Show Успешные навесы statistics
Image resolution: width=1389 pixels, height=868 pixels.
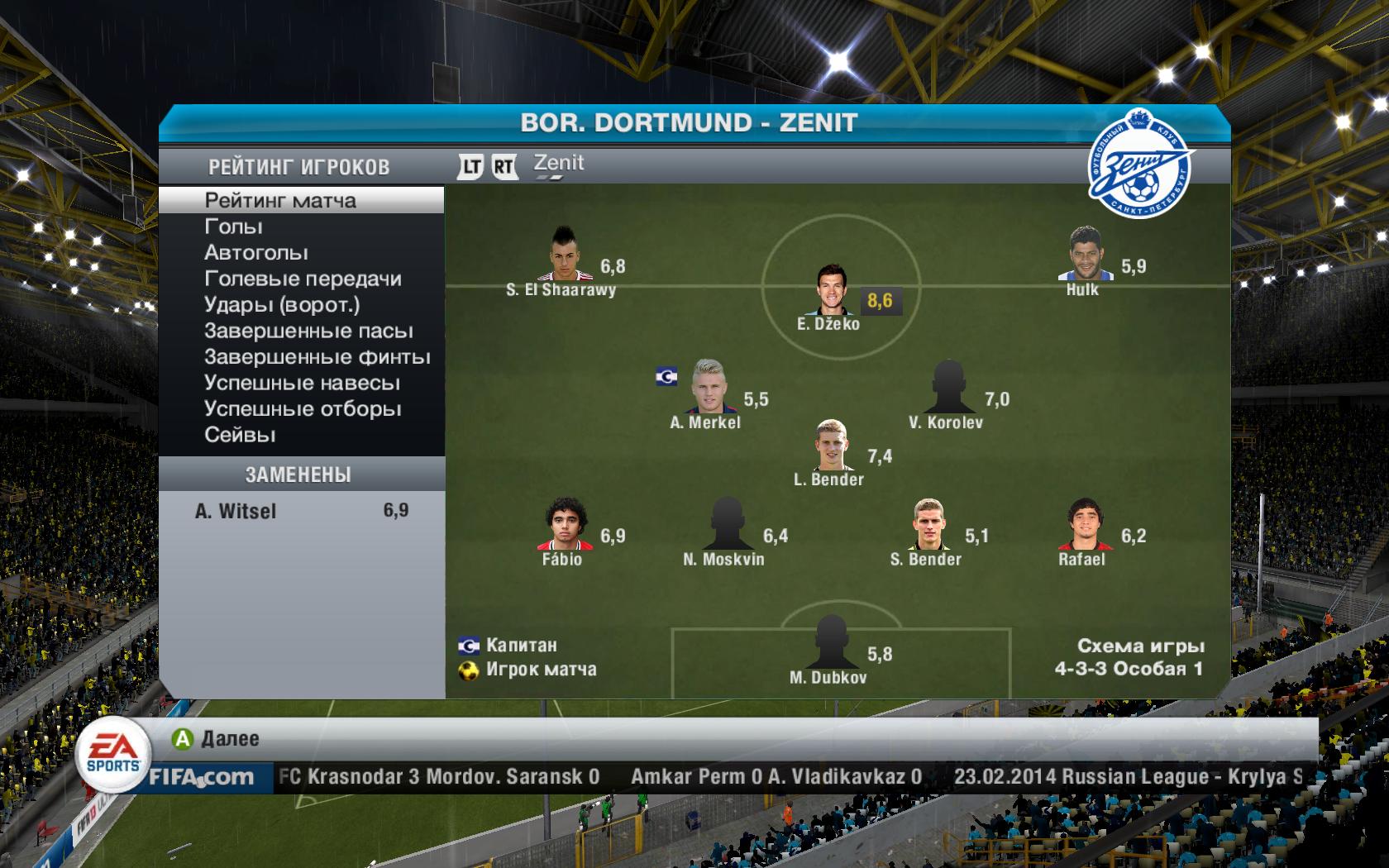[302, 384]
